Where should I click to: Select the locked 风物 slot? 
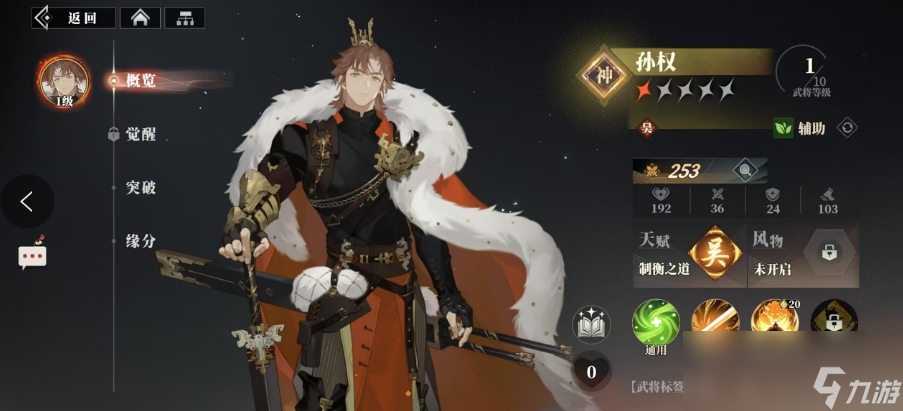pos(830,253)
